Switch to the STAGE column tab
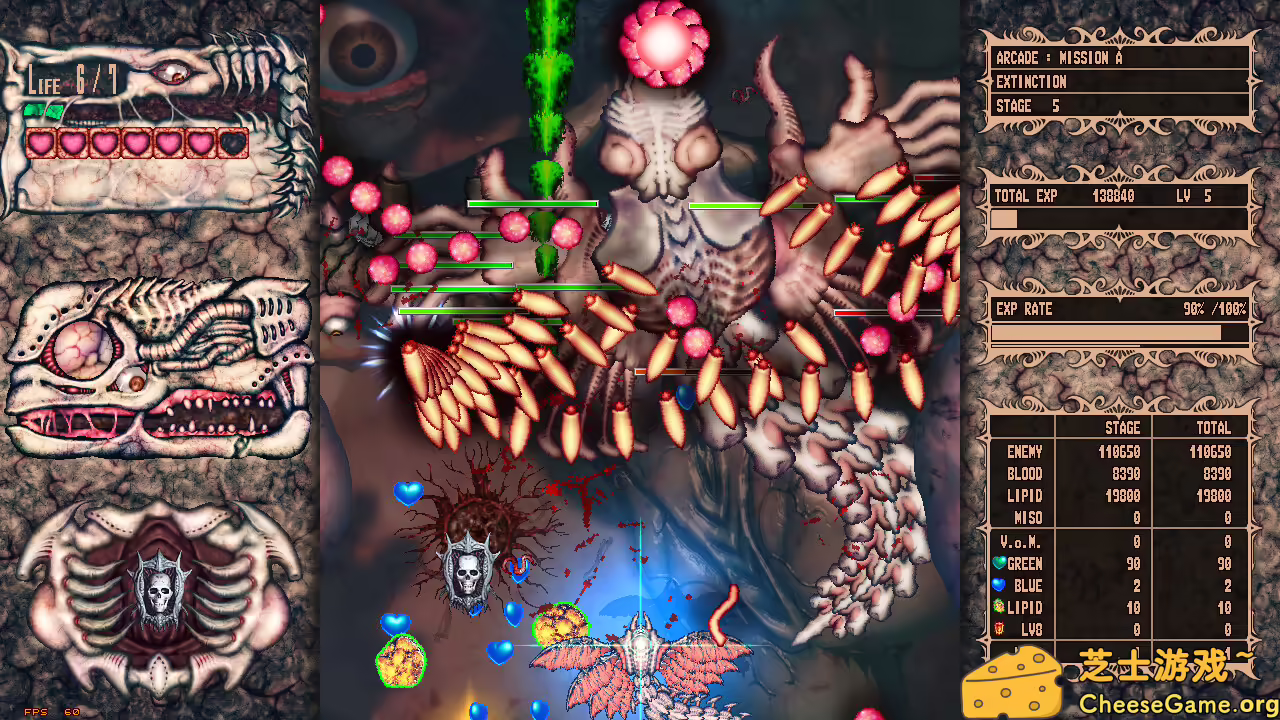Image resolution: width=1280 pixels, height=720 pixels. pyautogui.click(x=1122, y=427)
